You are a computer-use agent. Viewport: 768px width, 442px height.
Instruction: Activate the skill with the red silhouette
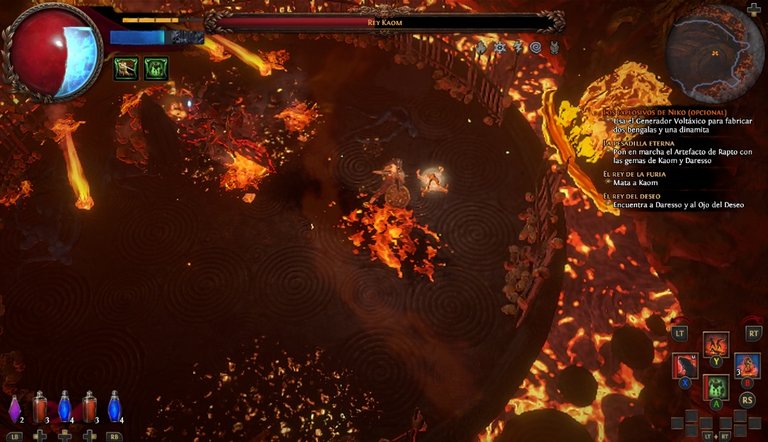[x=685, y=366]
